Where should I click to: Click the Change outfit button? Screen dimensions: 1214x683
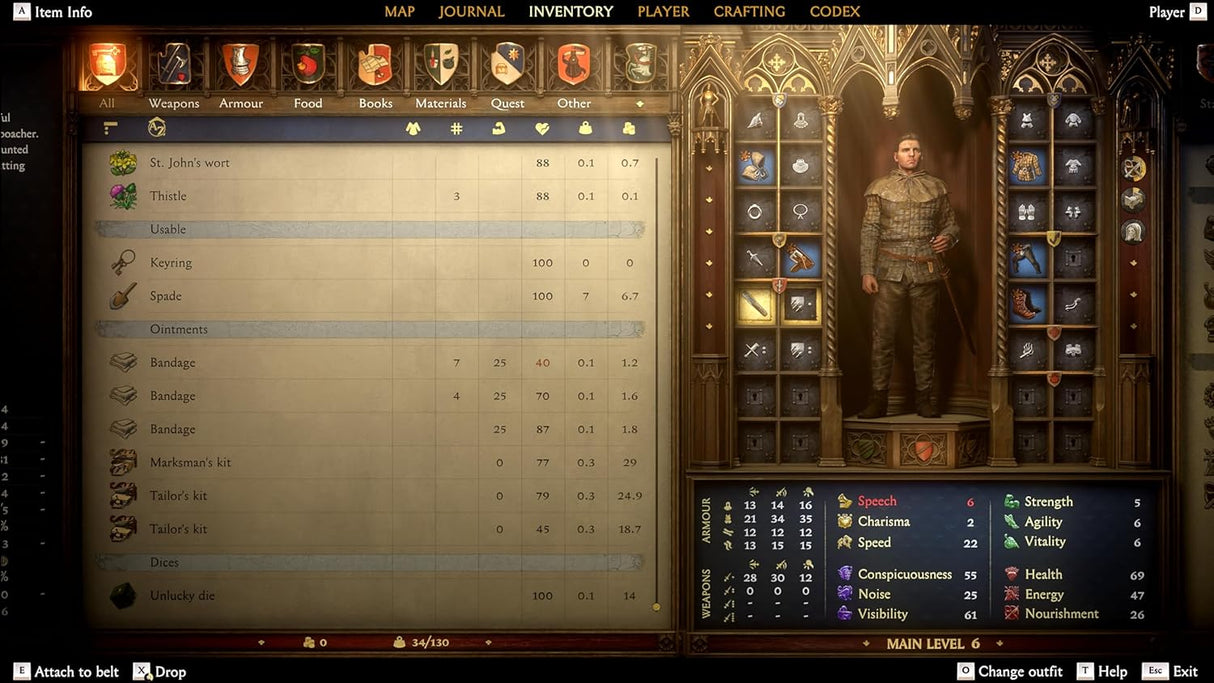pos(1010,672)
